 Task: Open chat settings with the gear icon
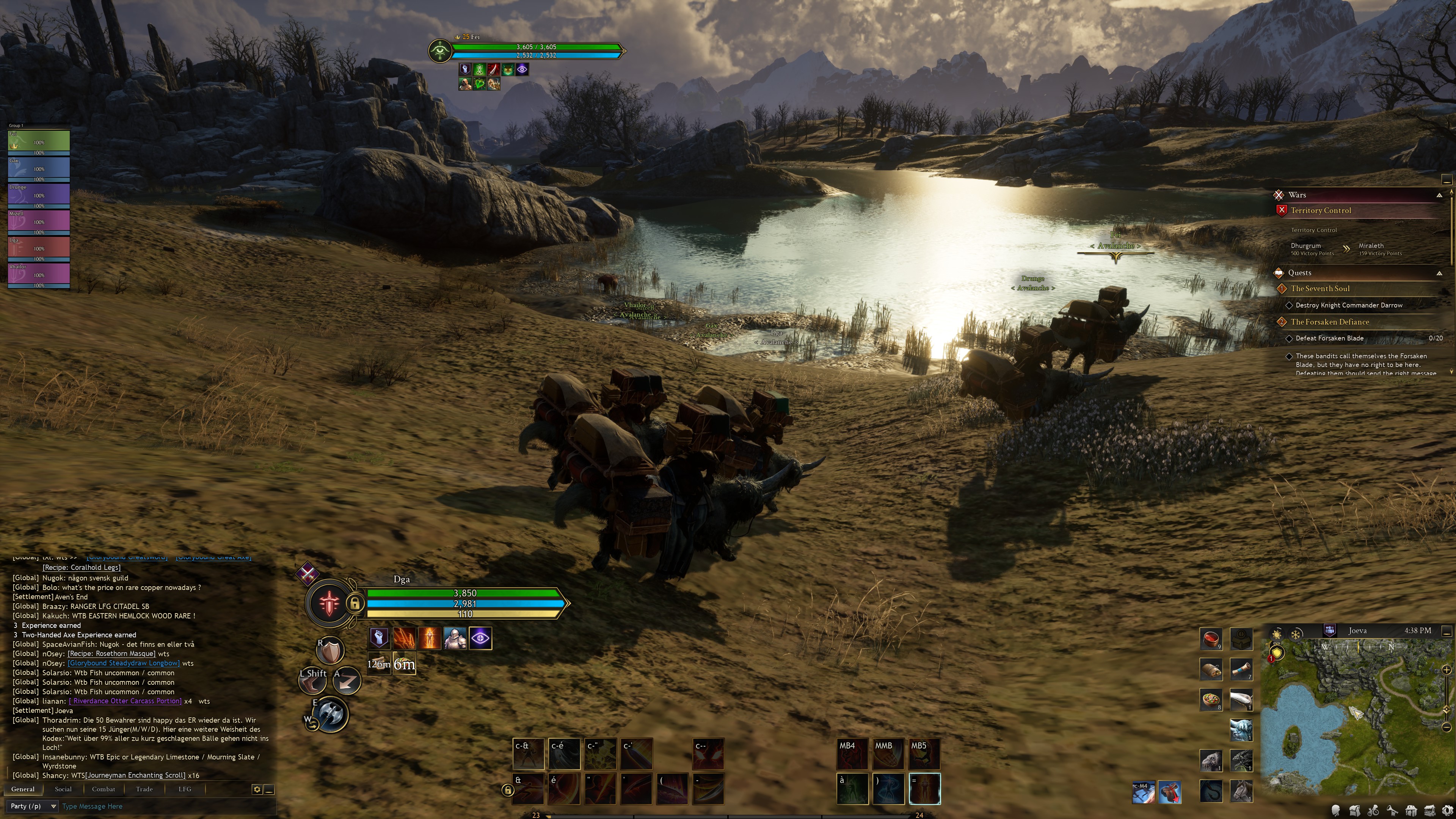[257, 789]
